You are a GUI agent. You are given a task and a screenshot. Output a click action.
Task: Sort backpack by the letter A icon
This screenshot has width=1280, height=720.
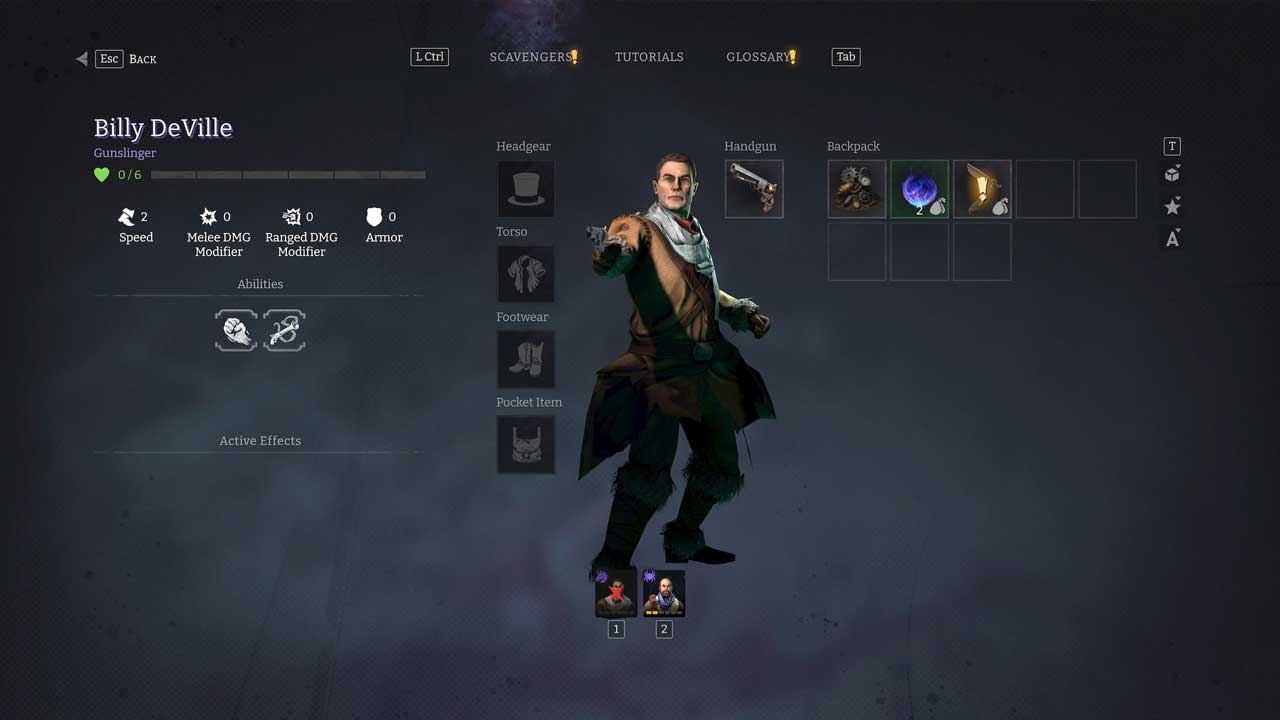point(1172,239)
